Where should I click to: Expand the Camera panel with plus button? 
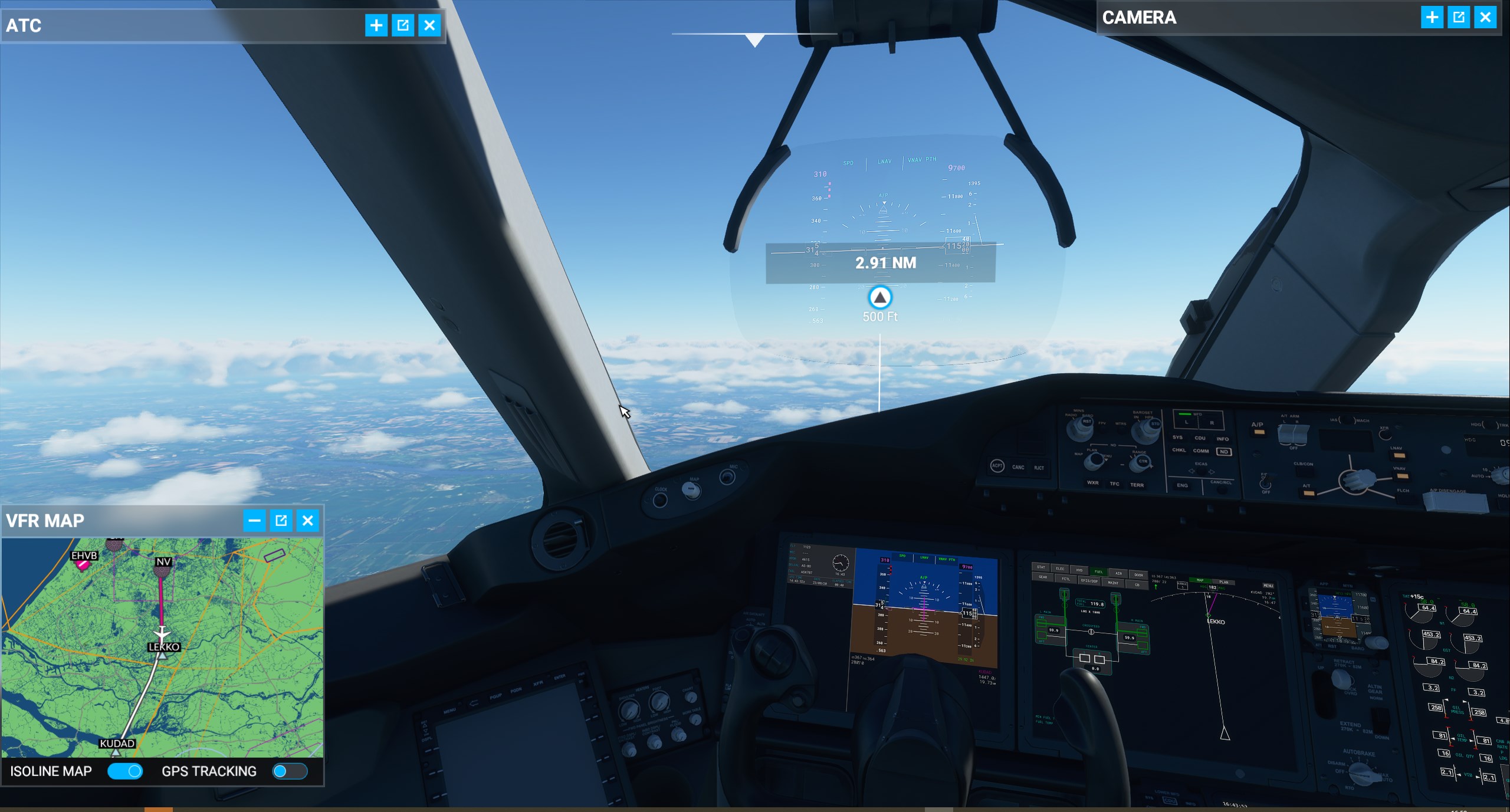click(1432, 17)
